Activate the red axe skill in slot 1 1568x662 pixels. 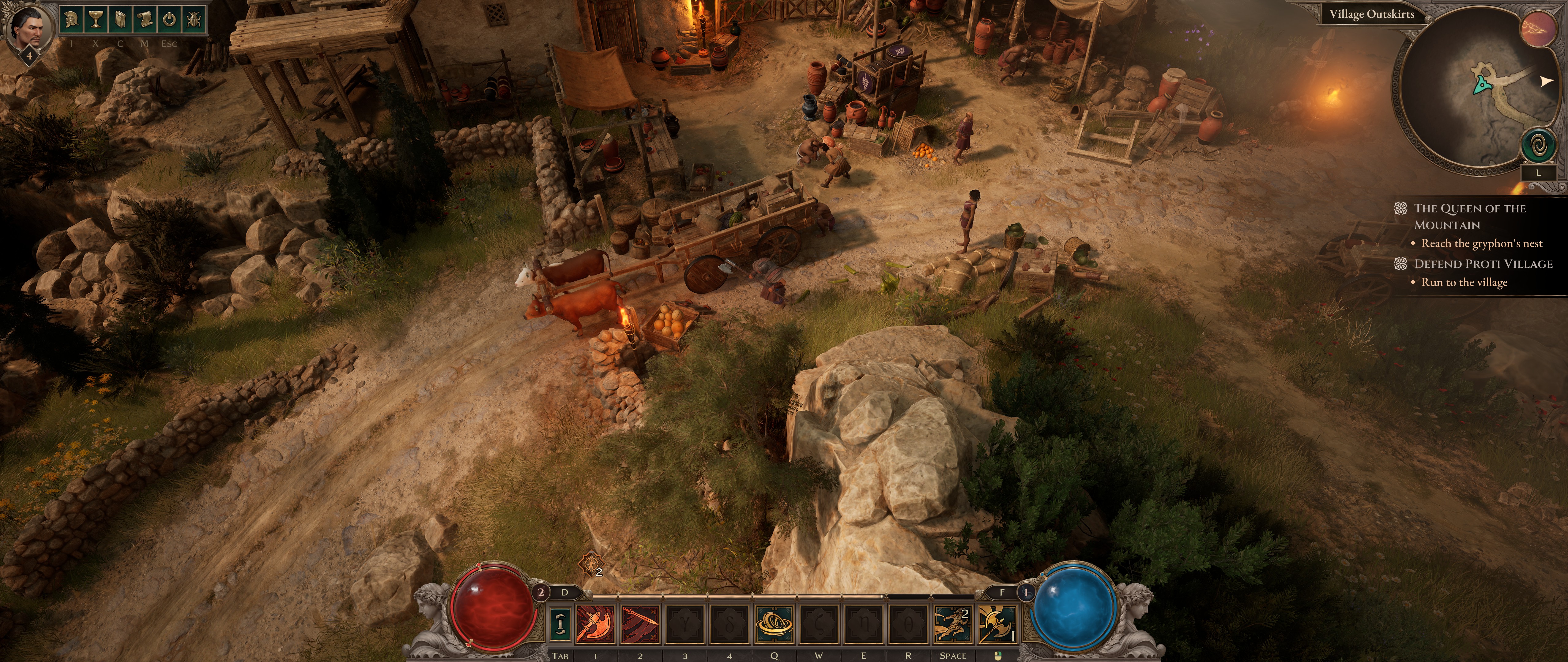[595, 624]
